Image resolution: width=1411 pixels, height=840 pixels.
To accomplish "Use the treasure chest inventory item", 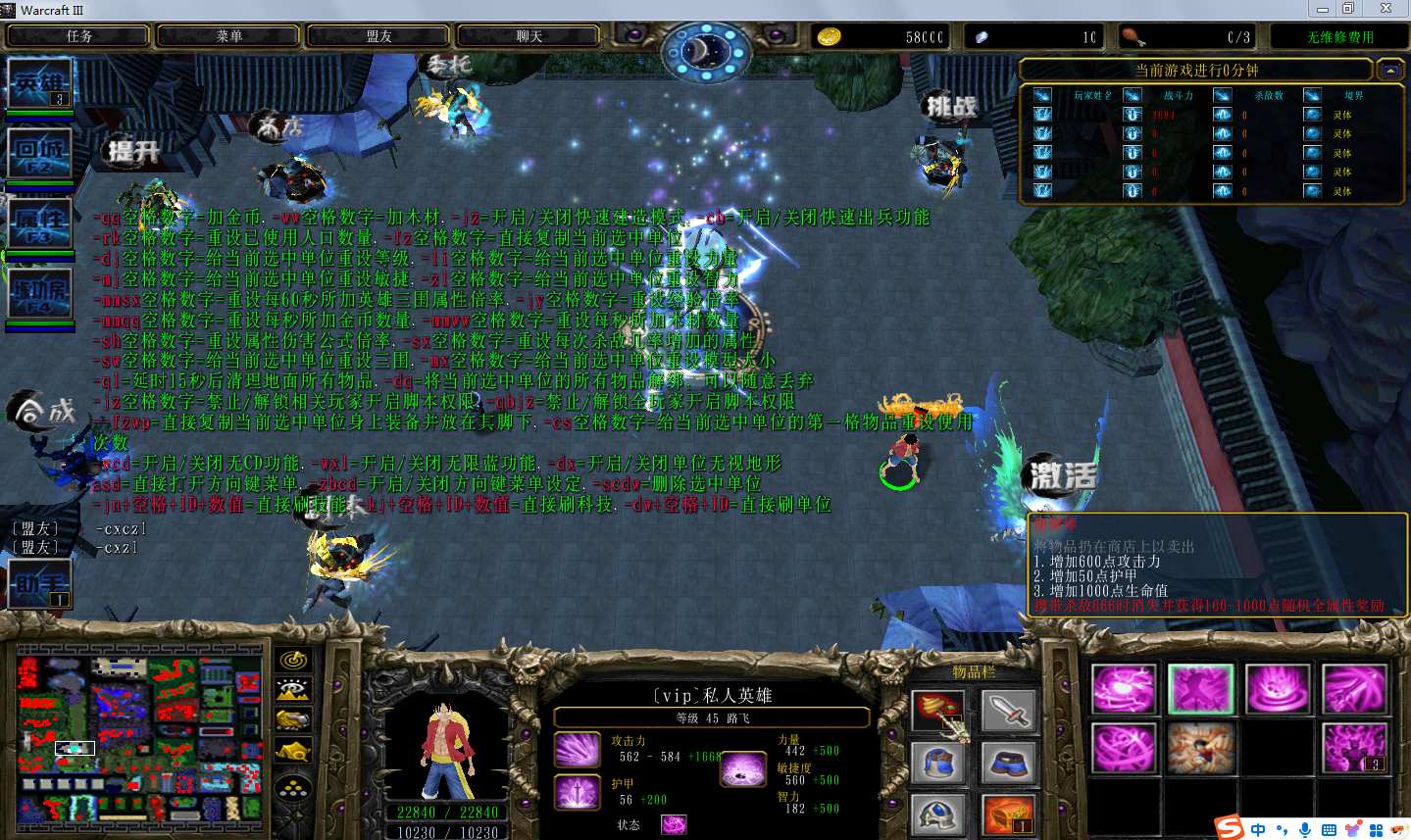I will (x=1008, y=815).
